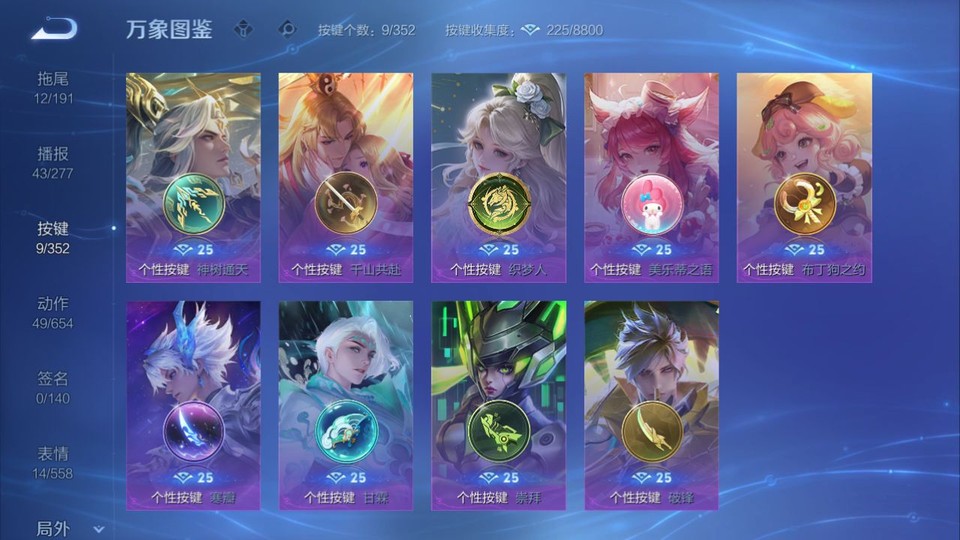960x540 pixels.
Task: Choose the 崇拜 button skin card
Action: pos(498,405)
